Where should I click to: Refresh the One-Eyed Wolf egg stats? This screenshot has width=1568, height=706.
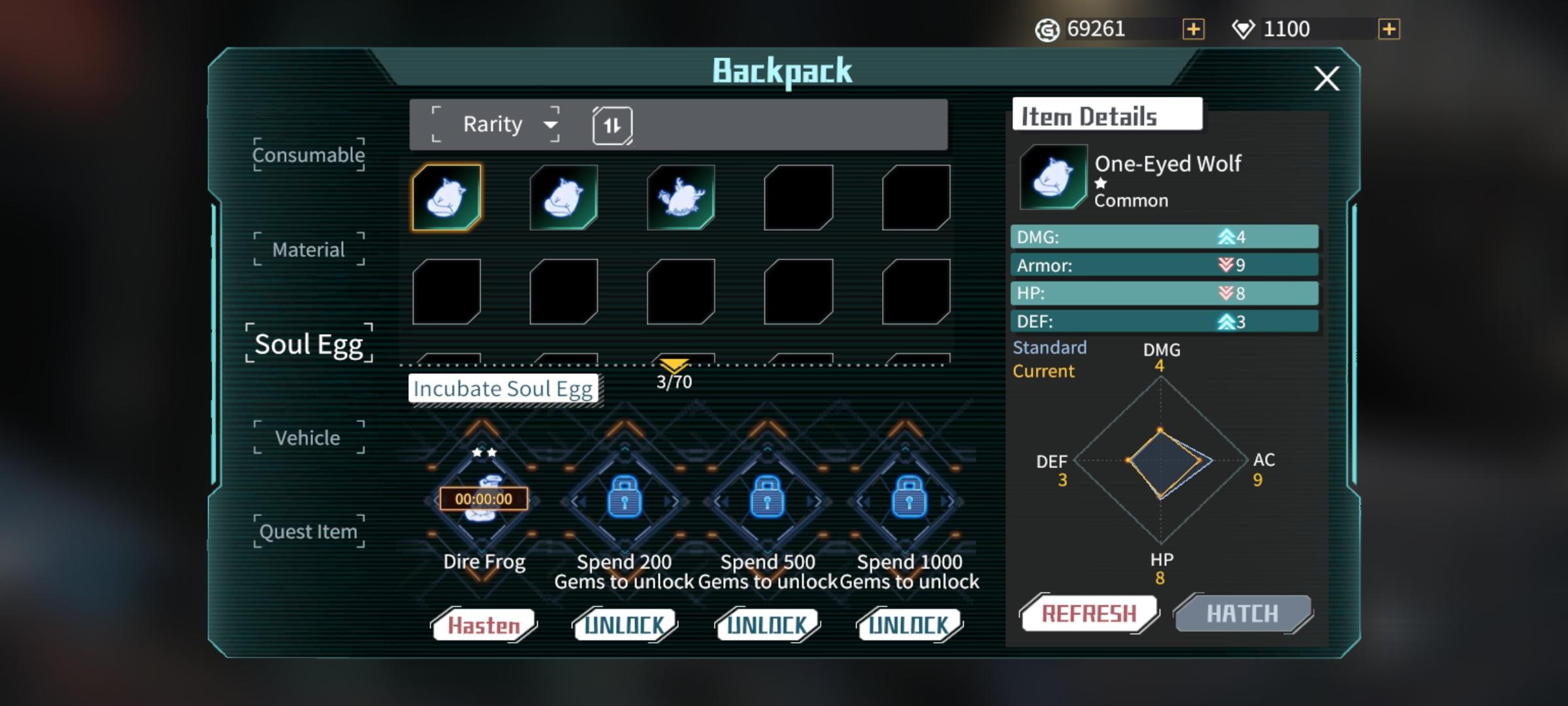point(1088,614)
